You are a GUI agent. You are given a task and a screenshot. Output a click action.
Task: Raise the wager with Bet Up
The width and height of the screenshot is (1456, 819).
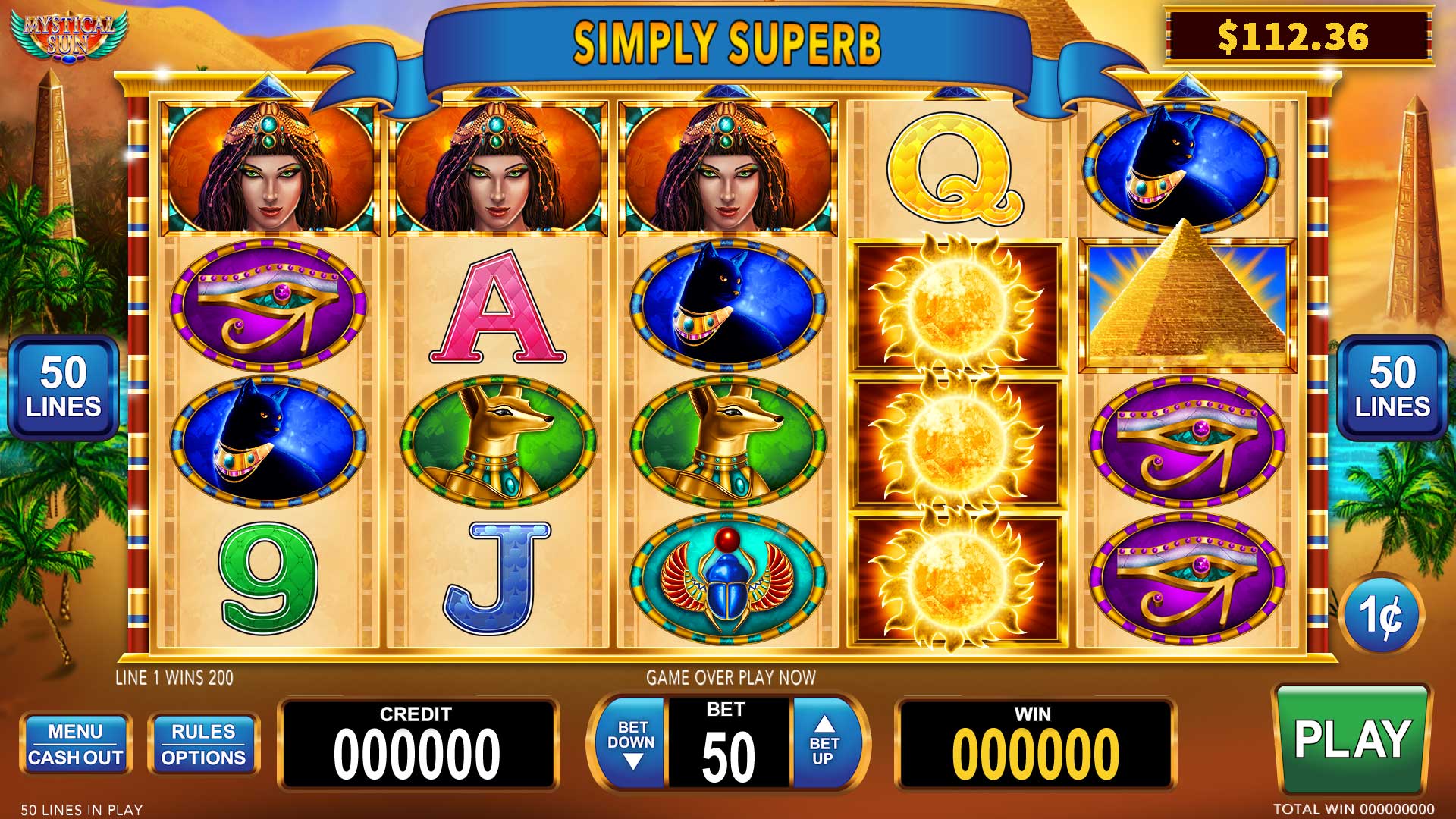[824, 743]
